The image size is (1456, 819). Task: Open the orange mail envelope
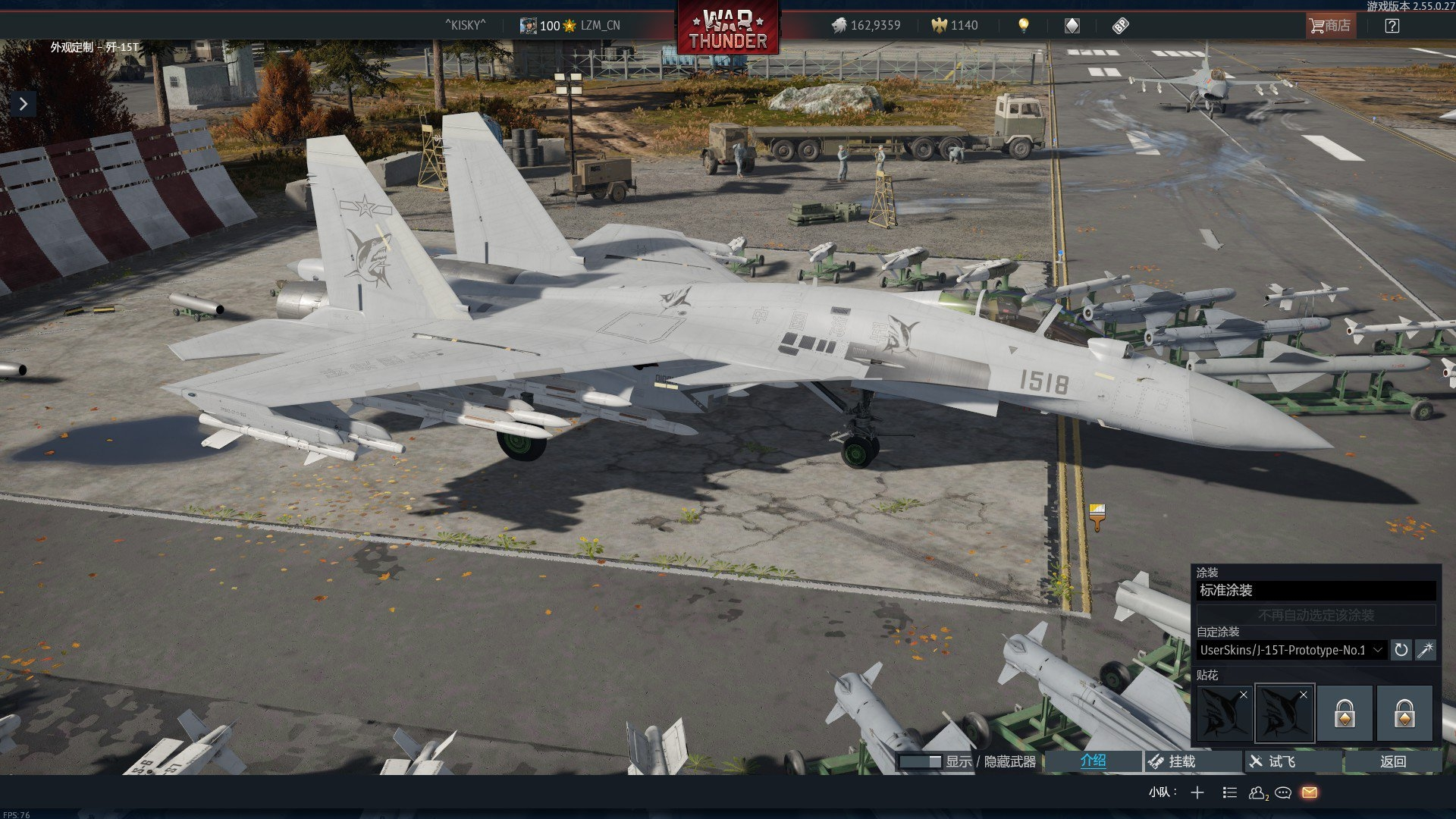(1310, 792)
